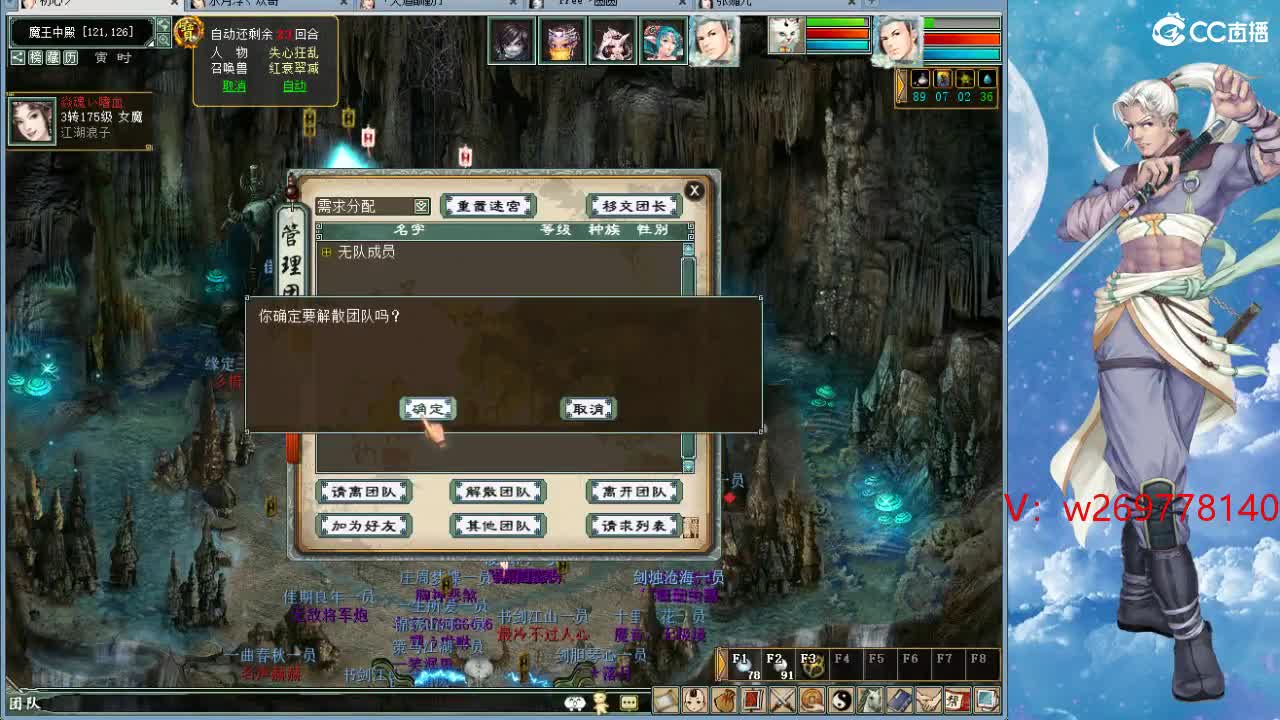The height and width of the screenshot is (720, 1280).
Task: Confirm disbanding team with 确定 button
Action: pyautogui.click(x=427, y=408)
